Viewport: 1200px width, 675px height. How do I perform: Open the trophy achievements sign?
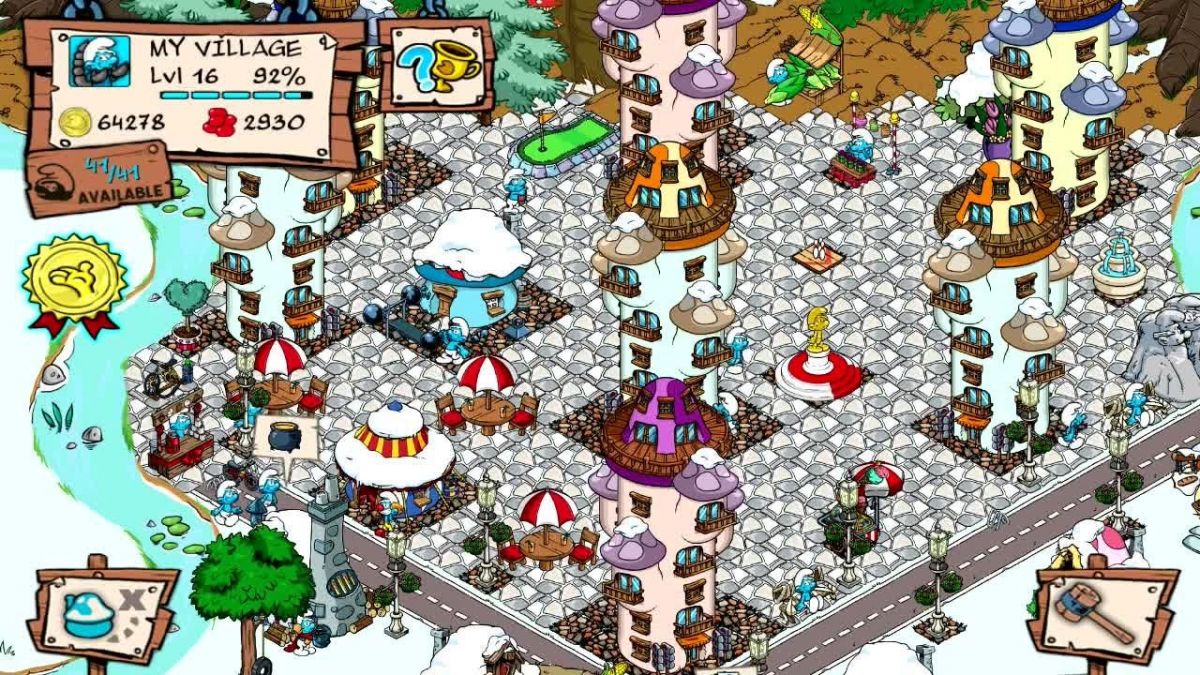[x=437, y=65]
